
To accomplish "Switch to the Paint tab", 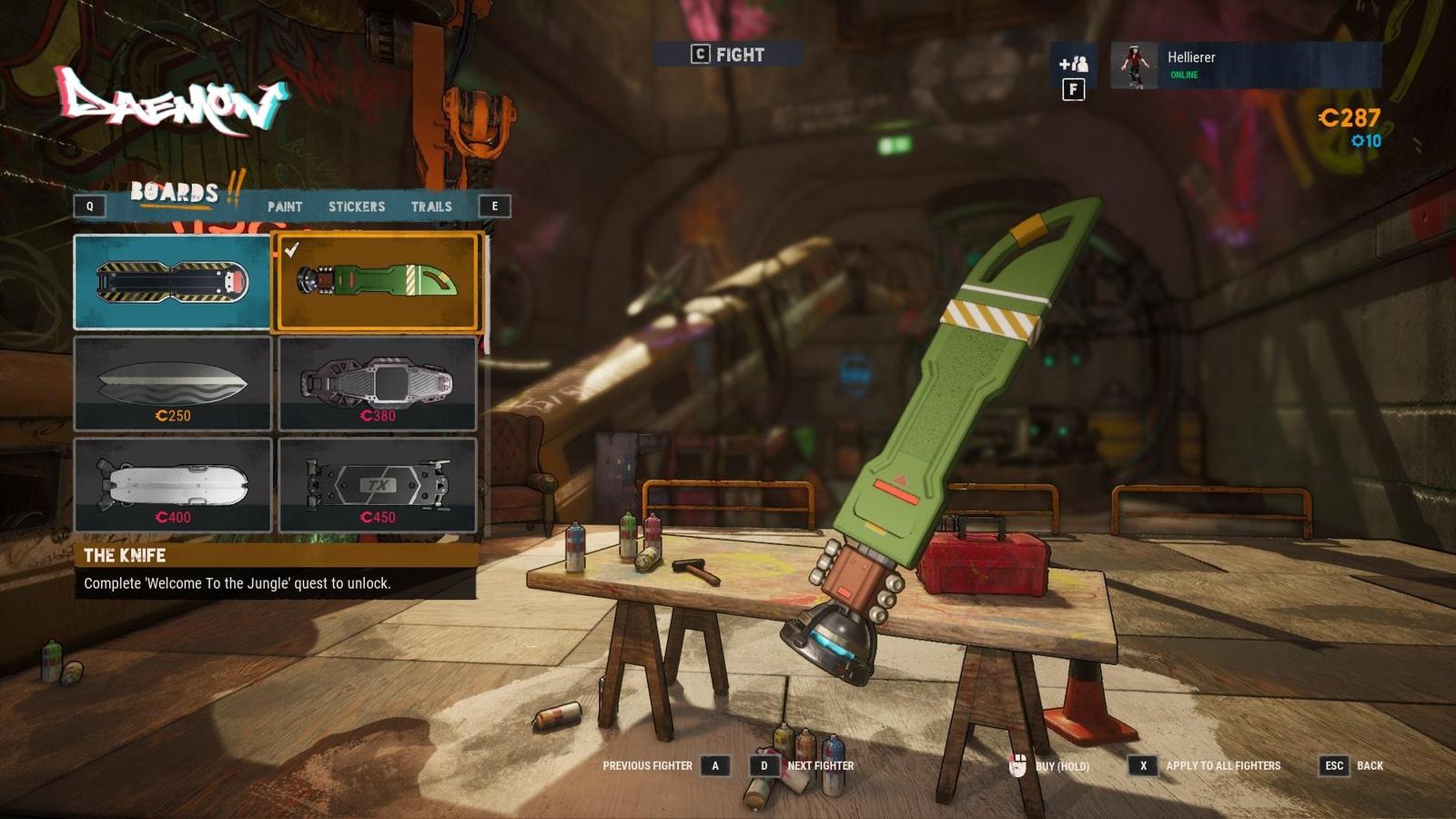I will coord(284,207).
